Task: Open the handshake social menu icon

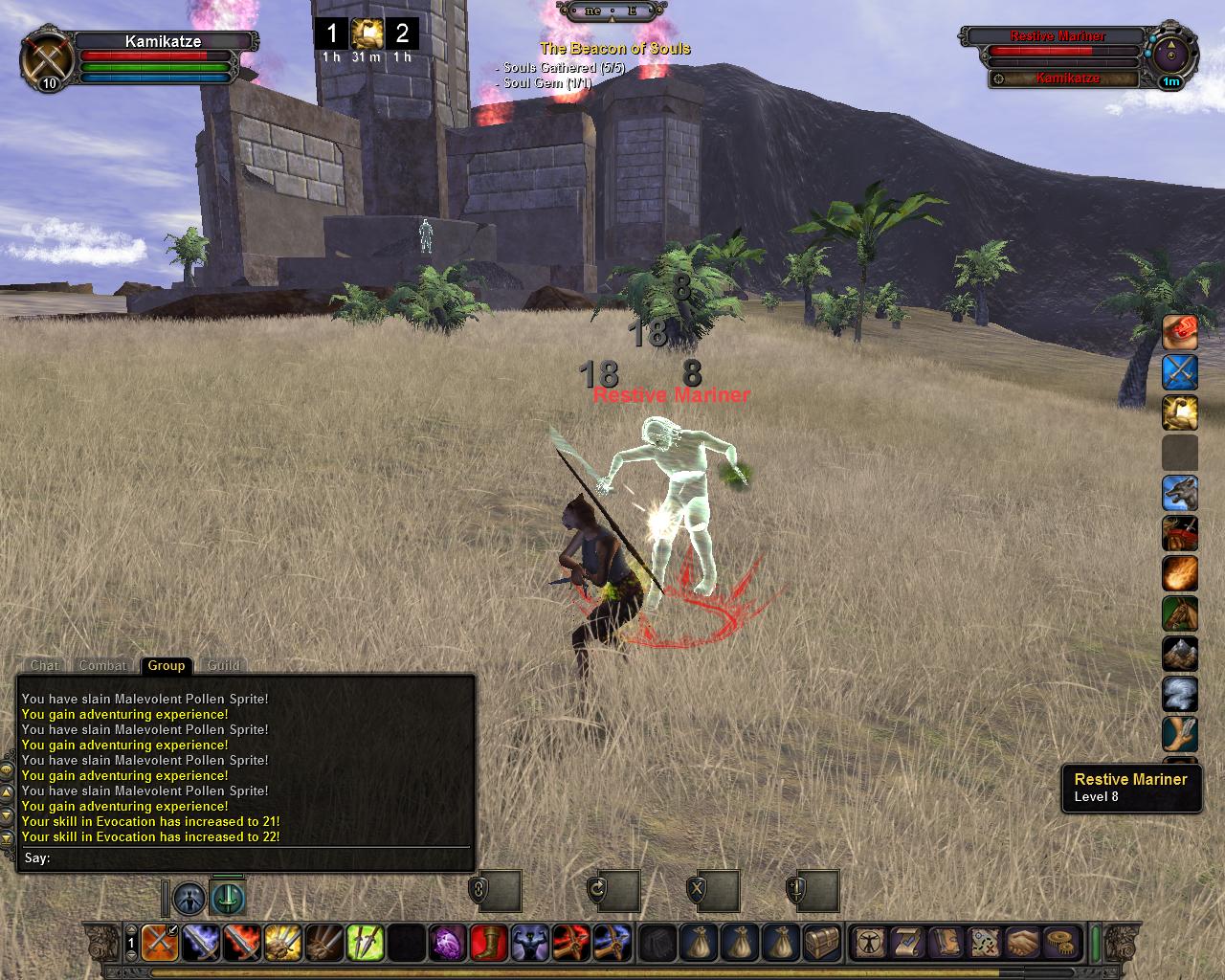Action: (1022, 943)
